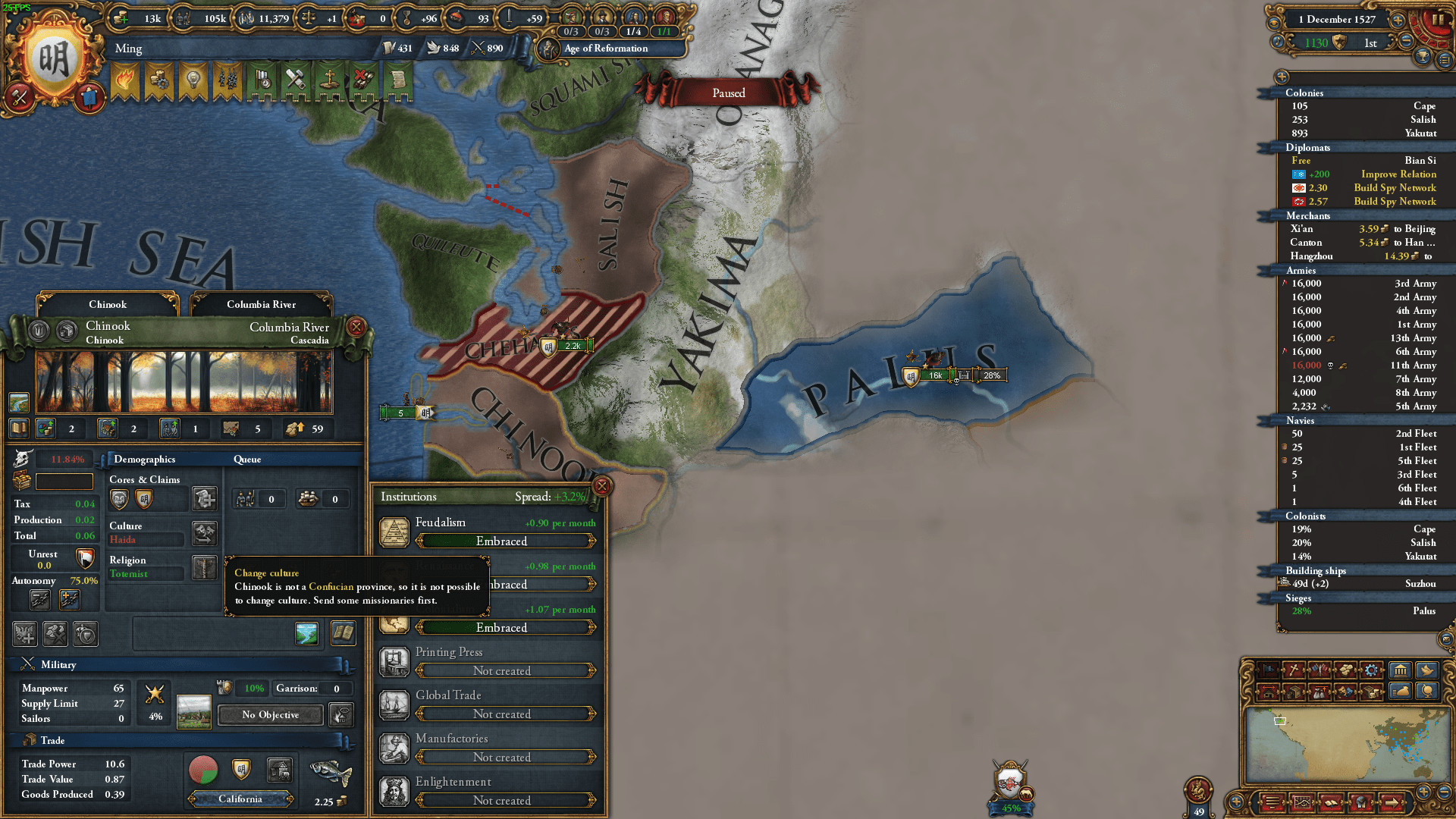Image resolution: width=1456 pixels, height=819 pixels.
Task: Open the game settings gear above the minimap
Action: pos(1371,670)
